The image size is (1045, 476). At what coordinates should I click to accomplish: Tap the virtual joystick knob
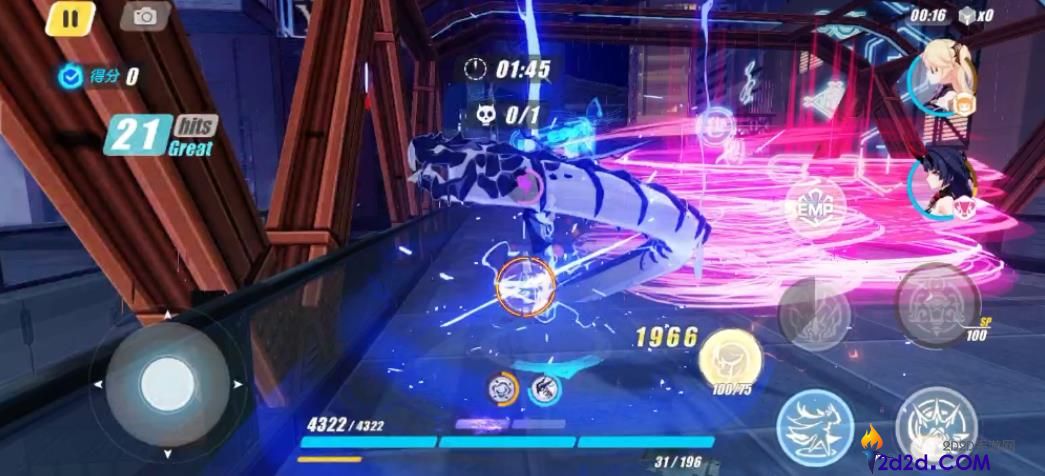tap(166, 383)
